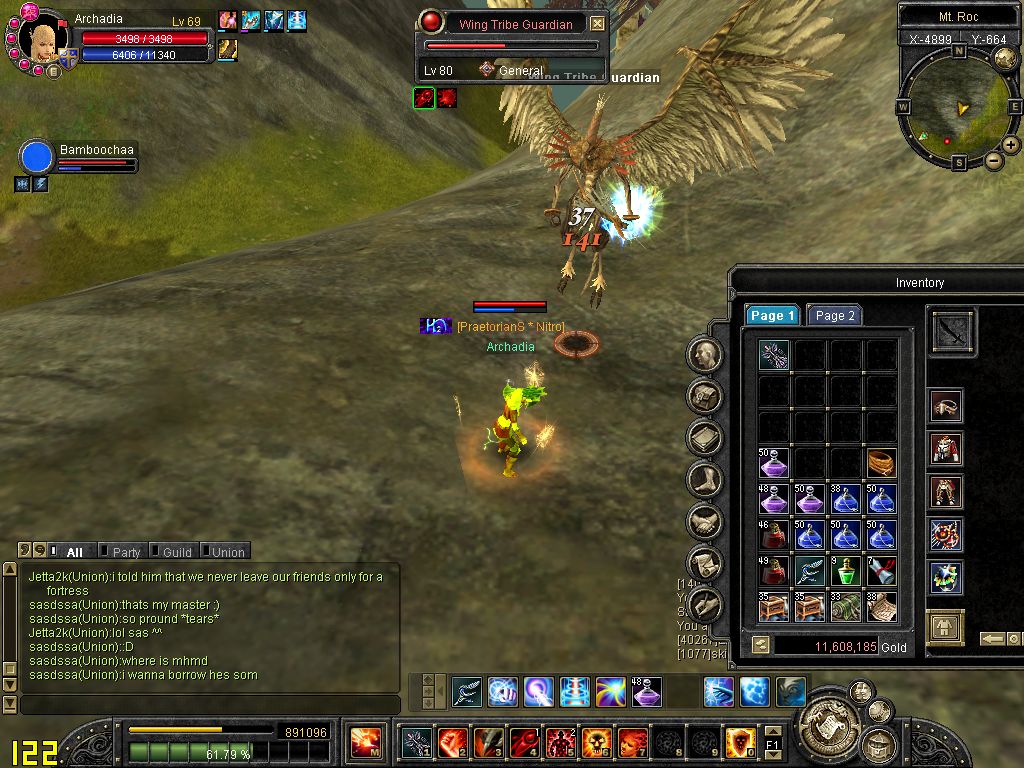Screen dimensions: 1024x768
Task: Click the handshake button beside the inventory
Action: click(x=705, y=521)
